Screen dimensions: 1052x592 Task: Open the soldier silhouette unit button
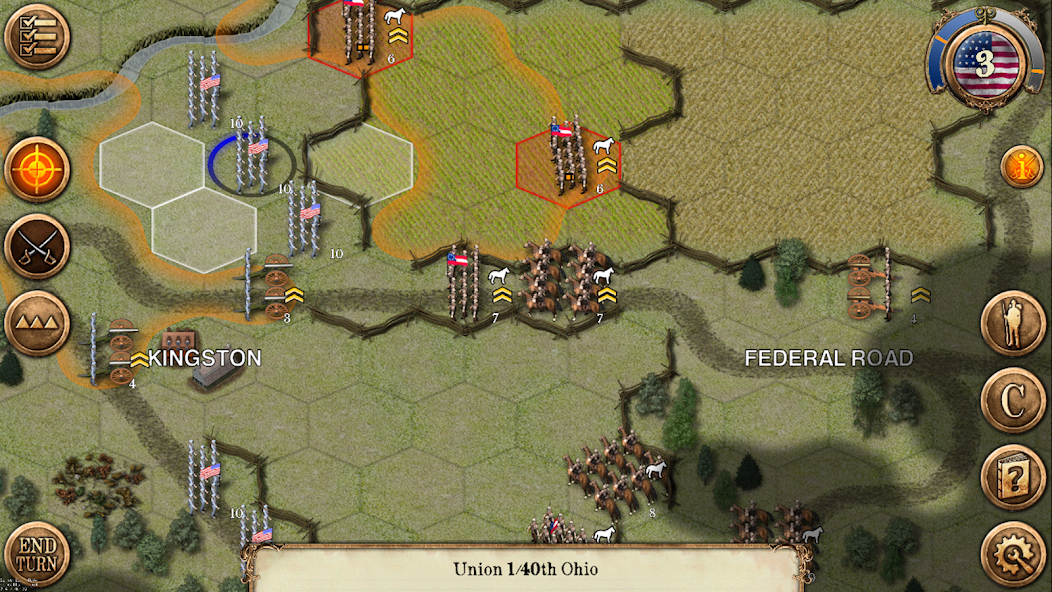[1012, 323]
